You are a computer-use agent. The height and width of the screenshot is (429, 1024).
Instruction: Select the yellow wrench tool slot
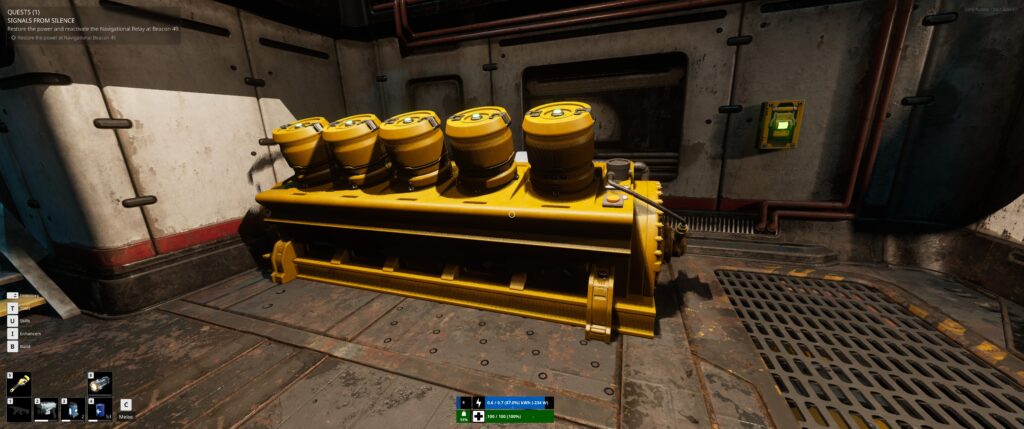[19, 384]
